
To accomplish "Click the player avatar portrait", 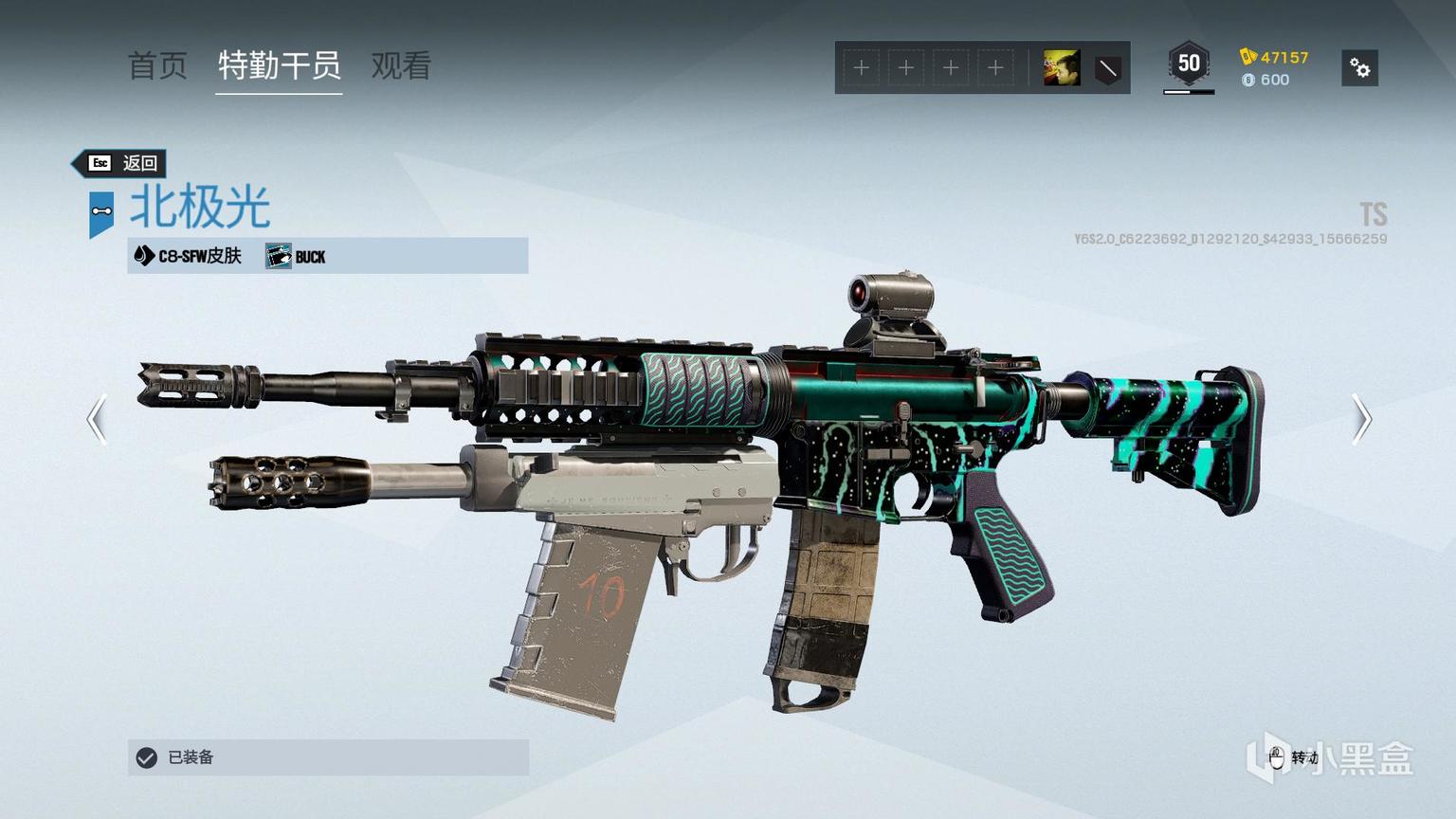I will (1062, 68).
